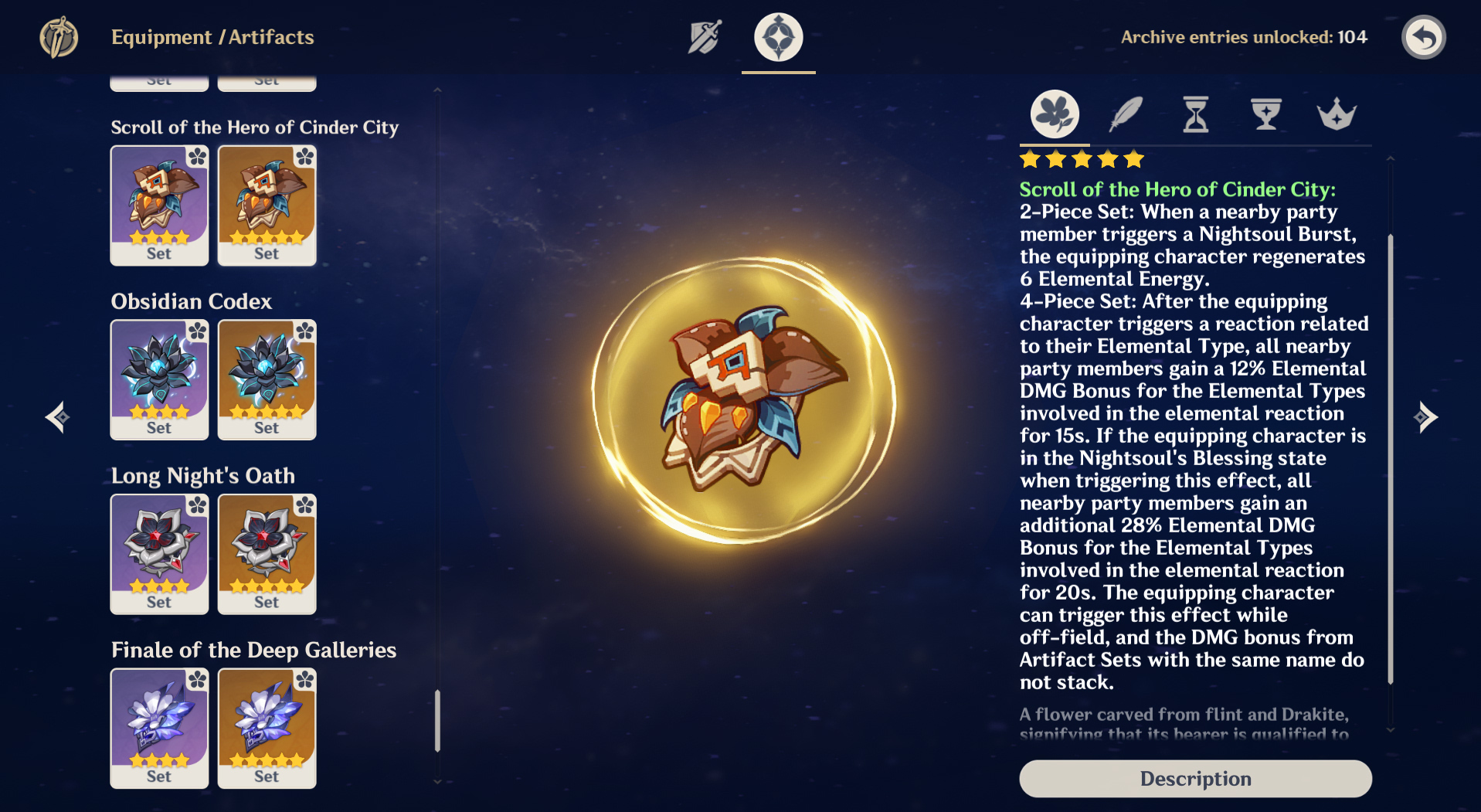View the 4-star Long Night's Oath set

(x=159, y=554)
